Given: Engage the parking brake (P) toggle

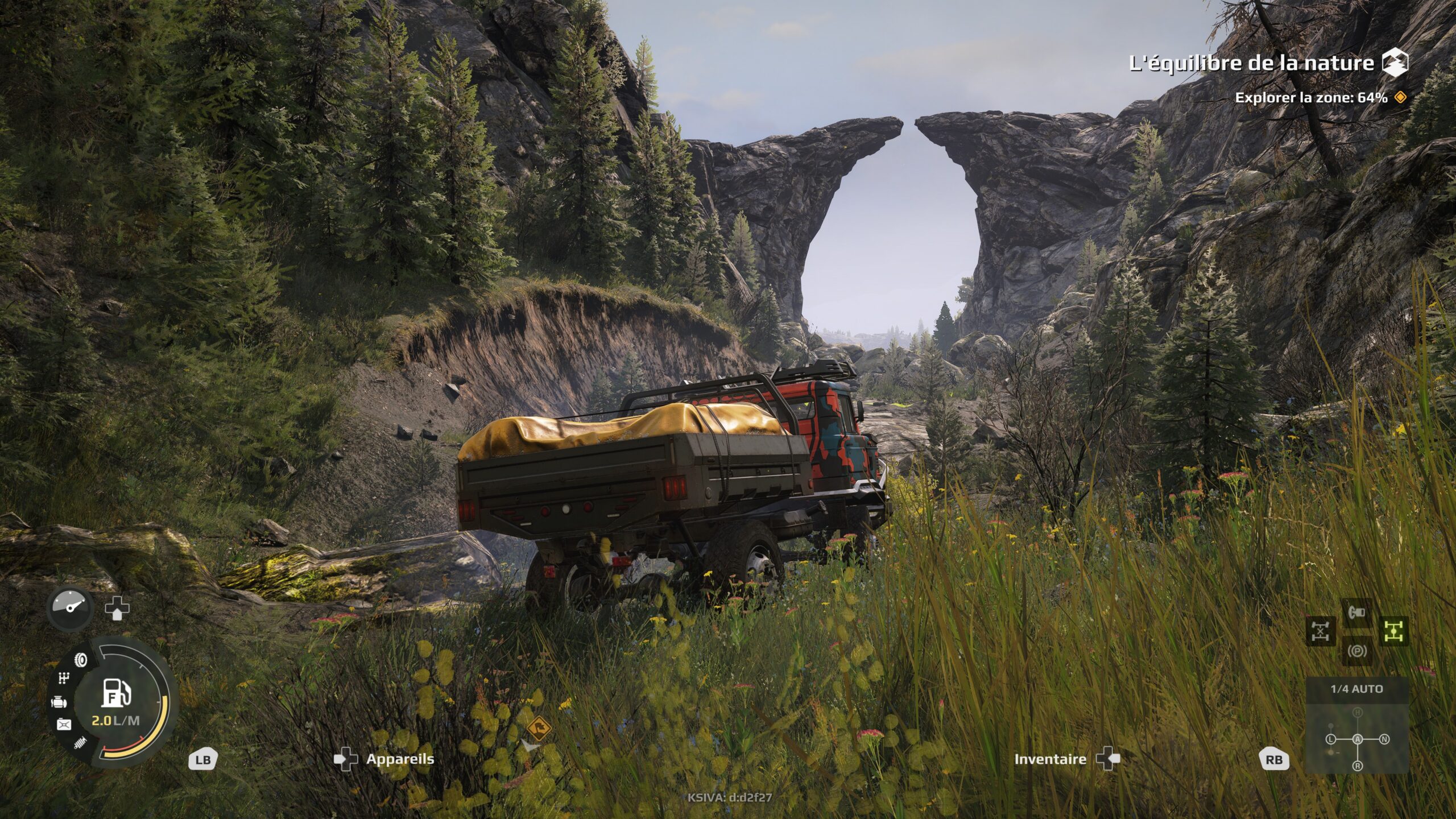Looking at the screenshot, I should pos(1357,652).
